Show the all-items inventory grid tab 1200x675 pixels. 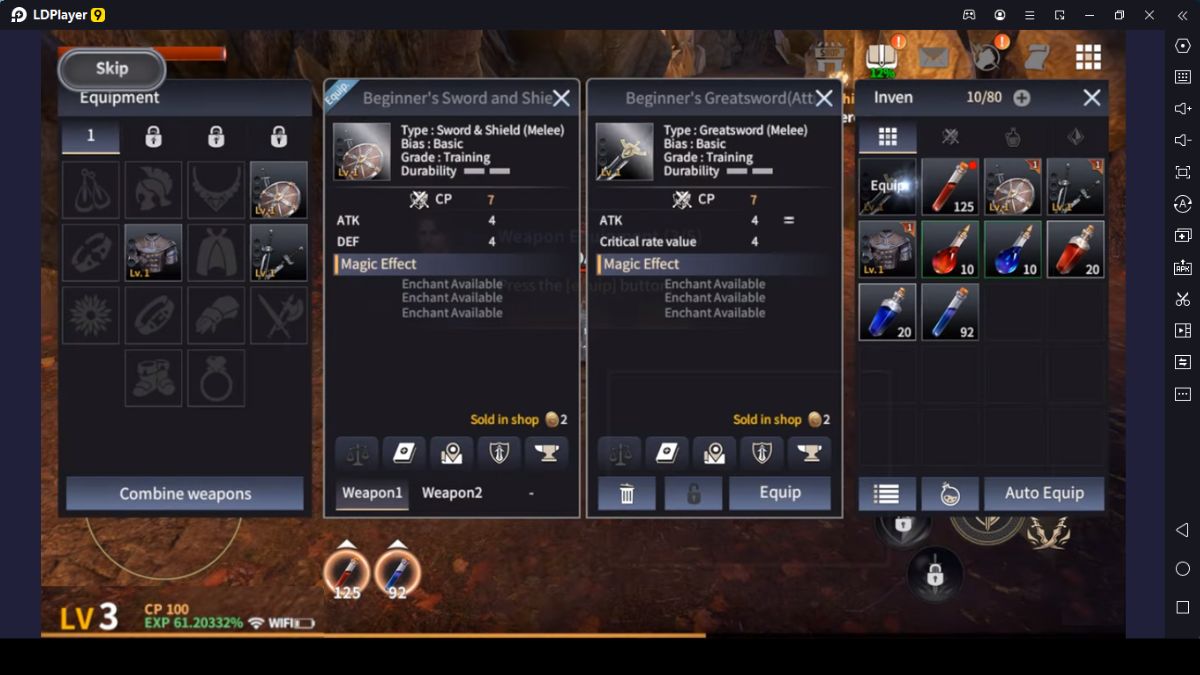(x=887, y=137)
